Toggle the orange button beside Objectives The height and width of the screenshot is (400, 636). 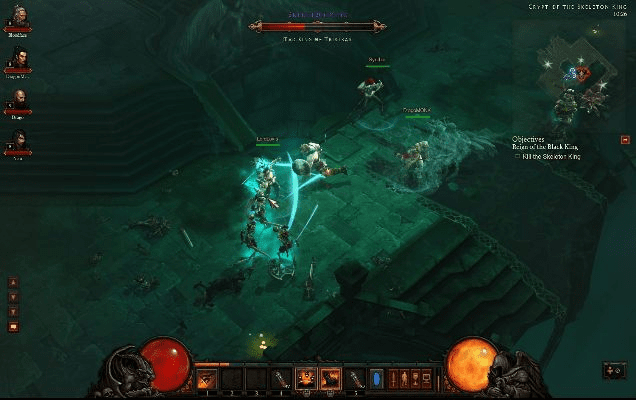[625, 141]
